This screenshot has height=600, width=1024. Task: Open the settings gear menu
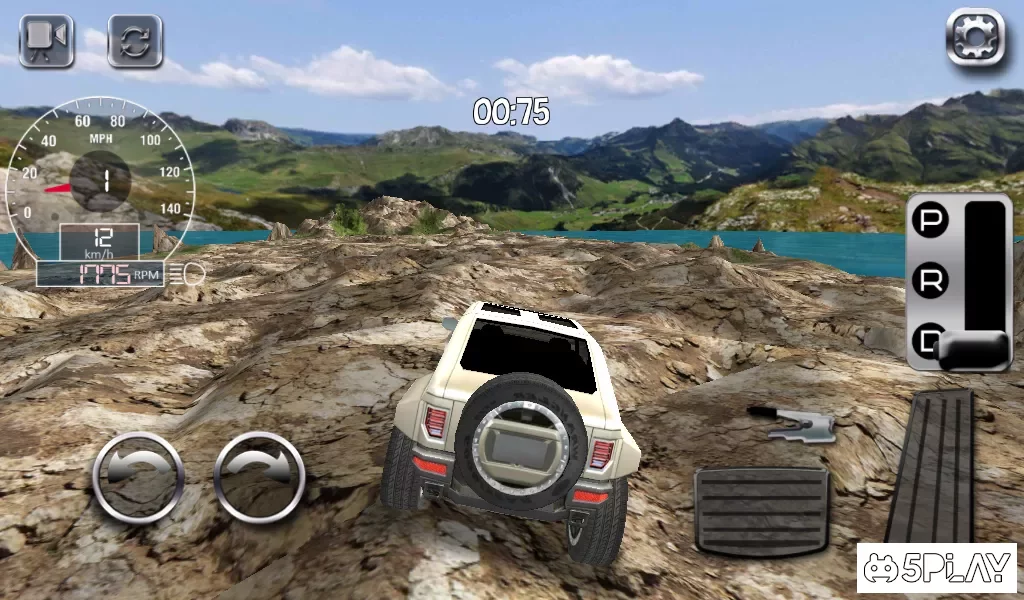[975, 39]
